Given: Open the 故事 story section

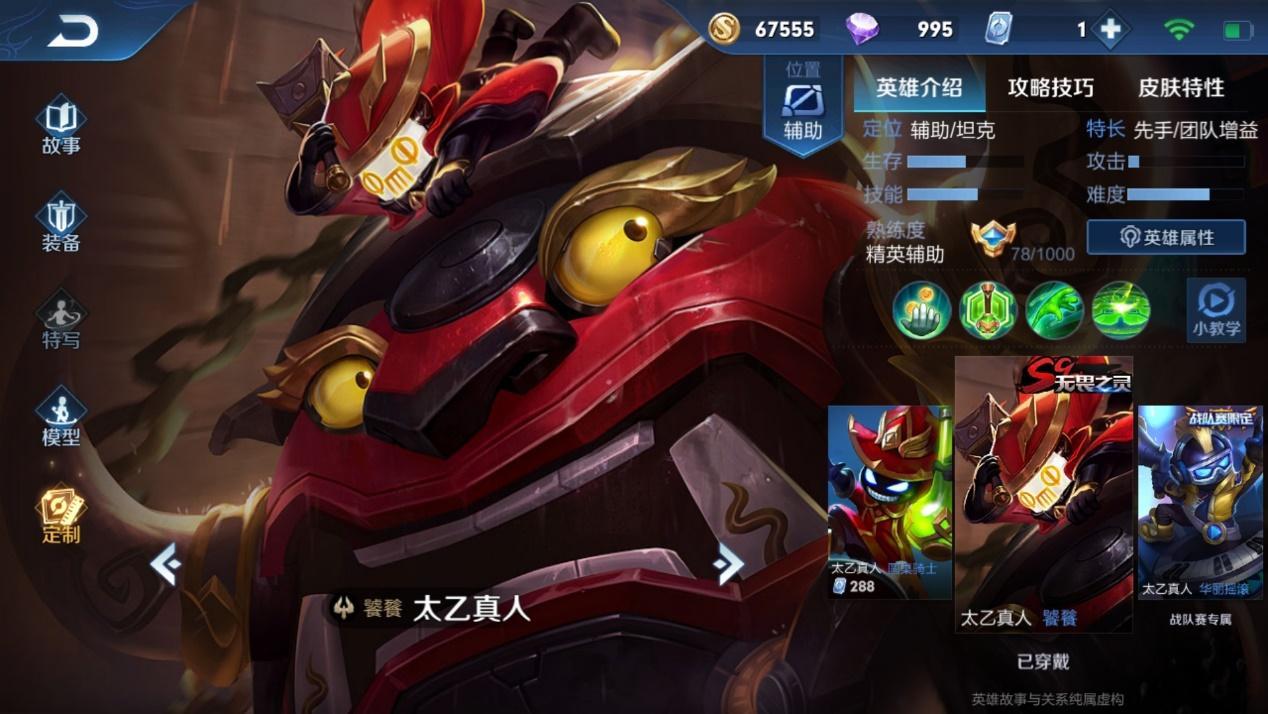Looking at the screenshot, I should tap(61, 127).
